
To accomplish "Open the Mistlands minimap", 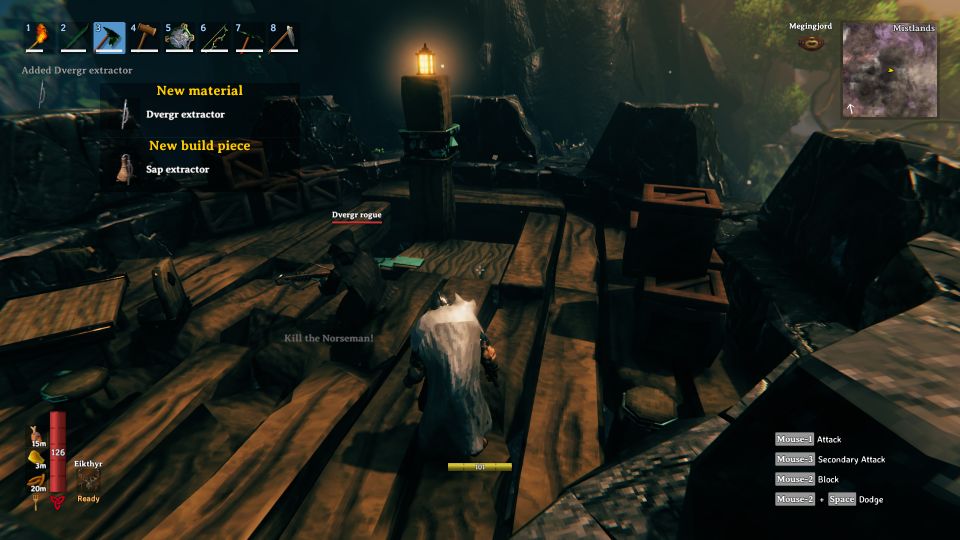I will 889,70.
